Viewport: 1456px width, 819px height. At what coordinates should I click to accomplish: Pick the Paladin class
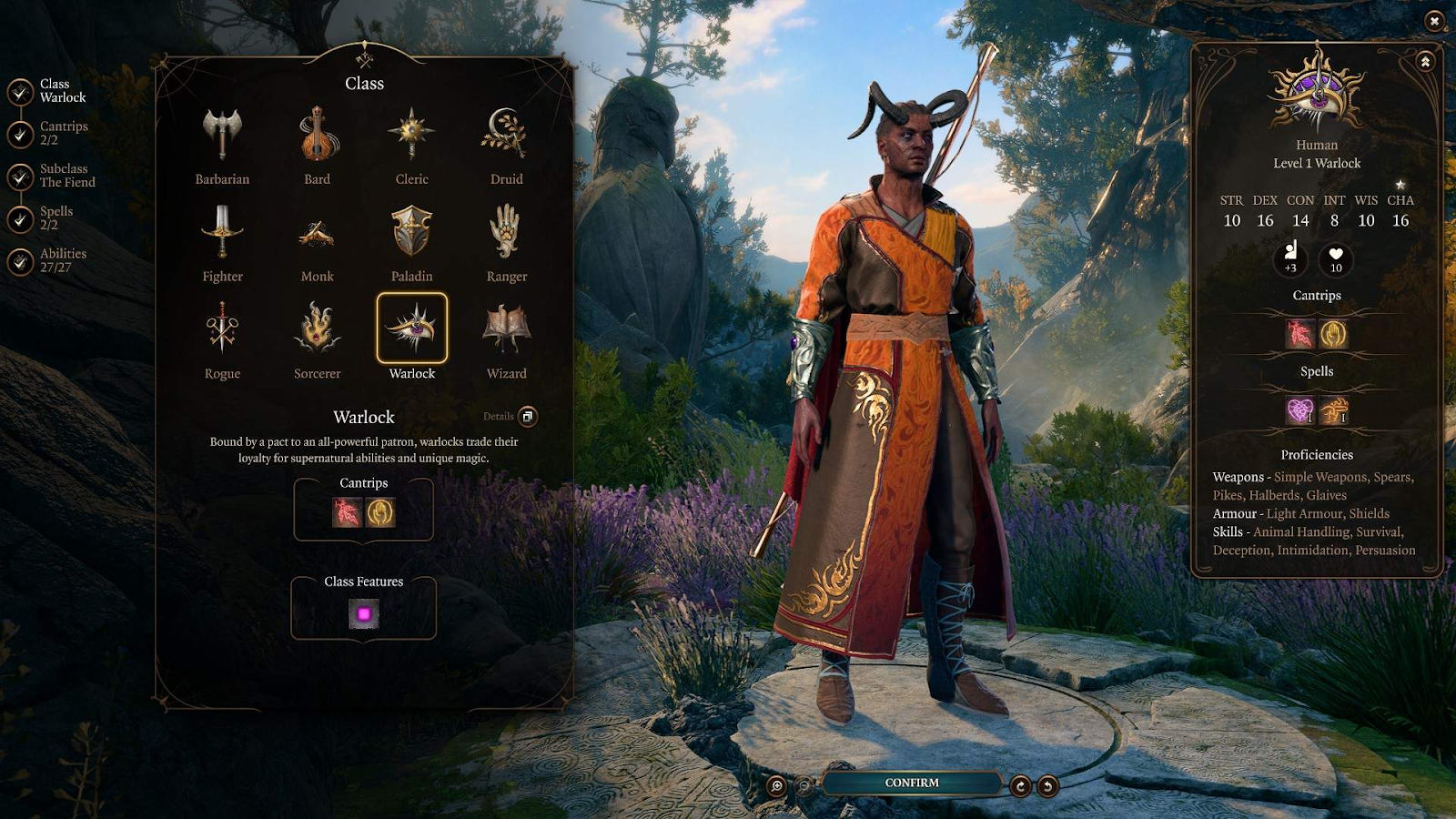tap(412, 234)
